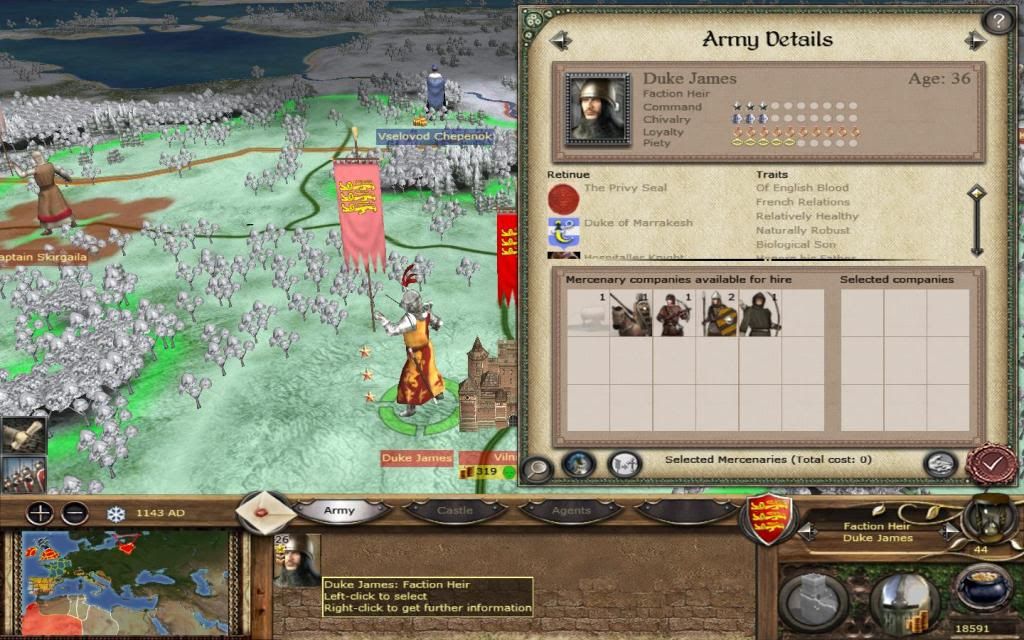1024x640 pixels.
Task: Zoom out the minimap with minus button
Action: [x=75, y=514]
